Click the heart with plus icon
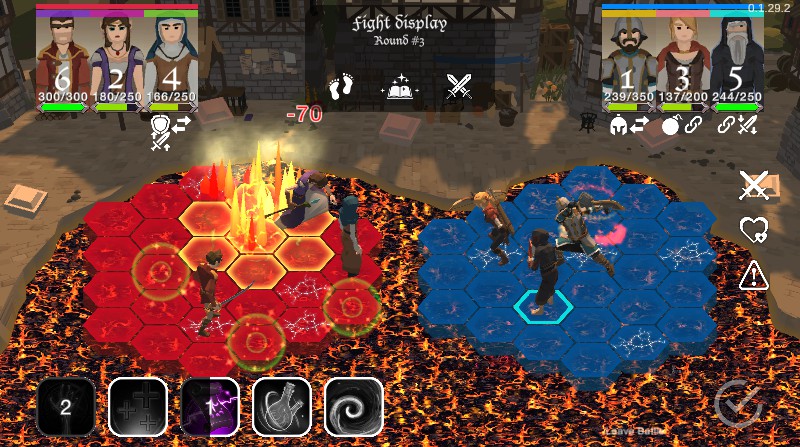800x447 pixels. pos(753,230)
